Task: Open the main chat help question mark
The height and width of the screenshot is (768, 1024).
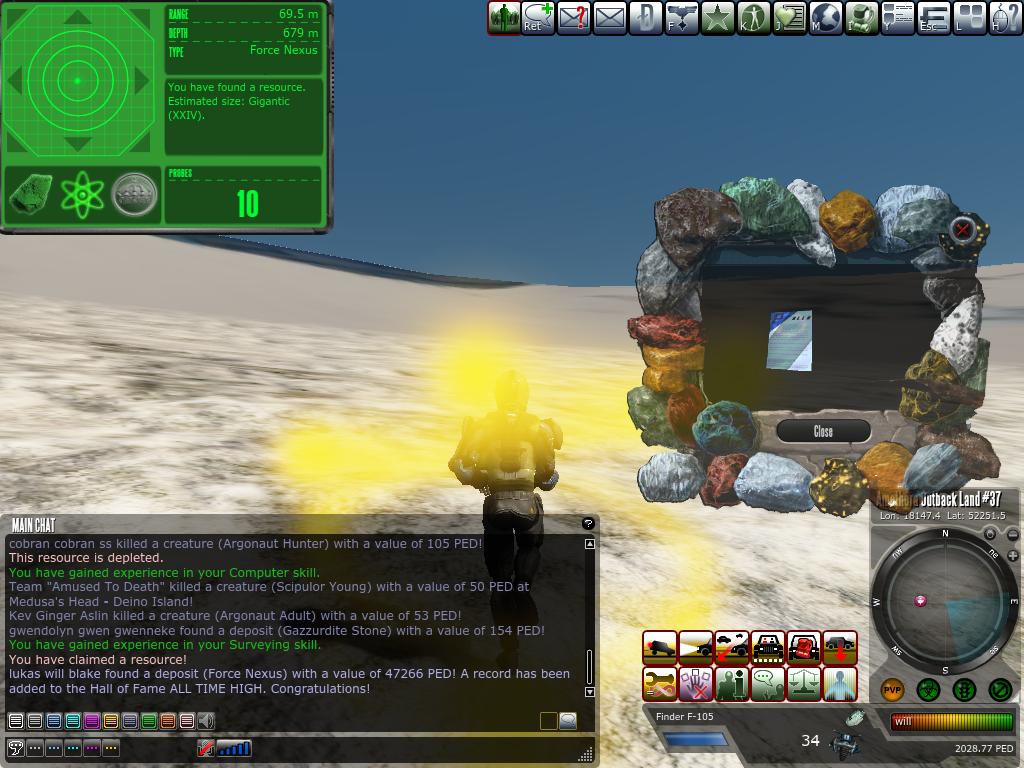Action: point(588,523)
